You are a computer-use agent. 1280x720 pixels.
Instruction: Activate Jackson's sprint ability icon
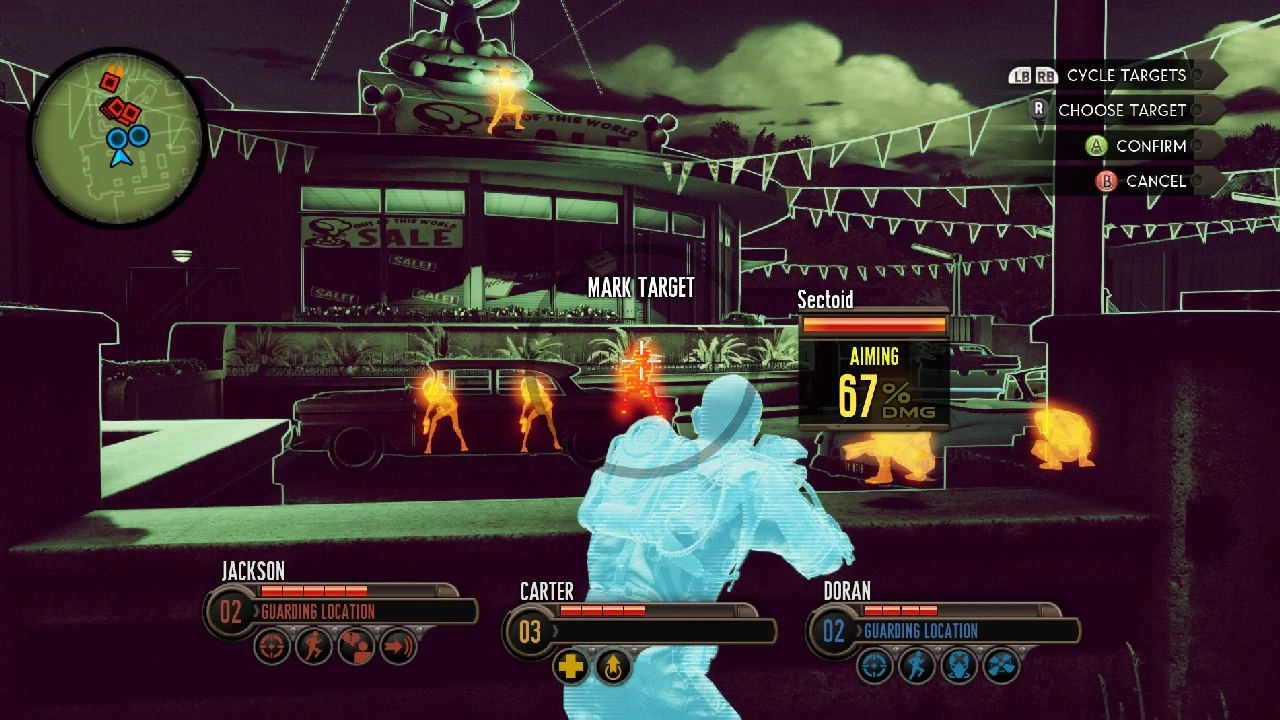(311, 647)
